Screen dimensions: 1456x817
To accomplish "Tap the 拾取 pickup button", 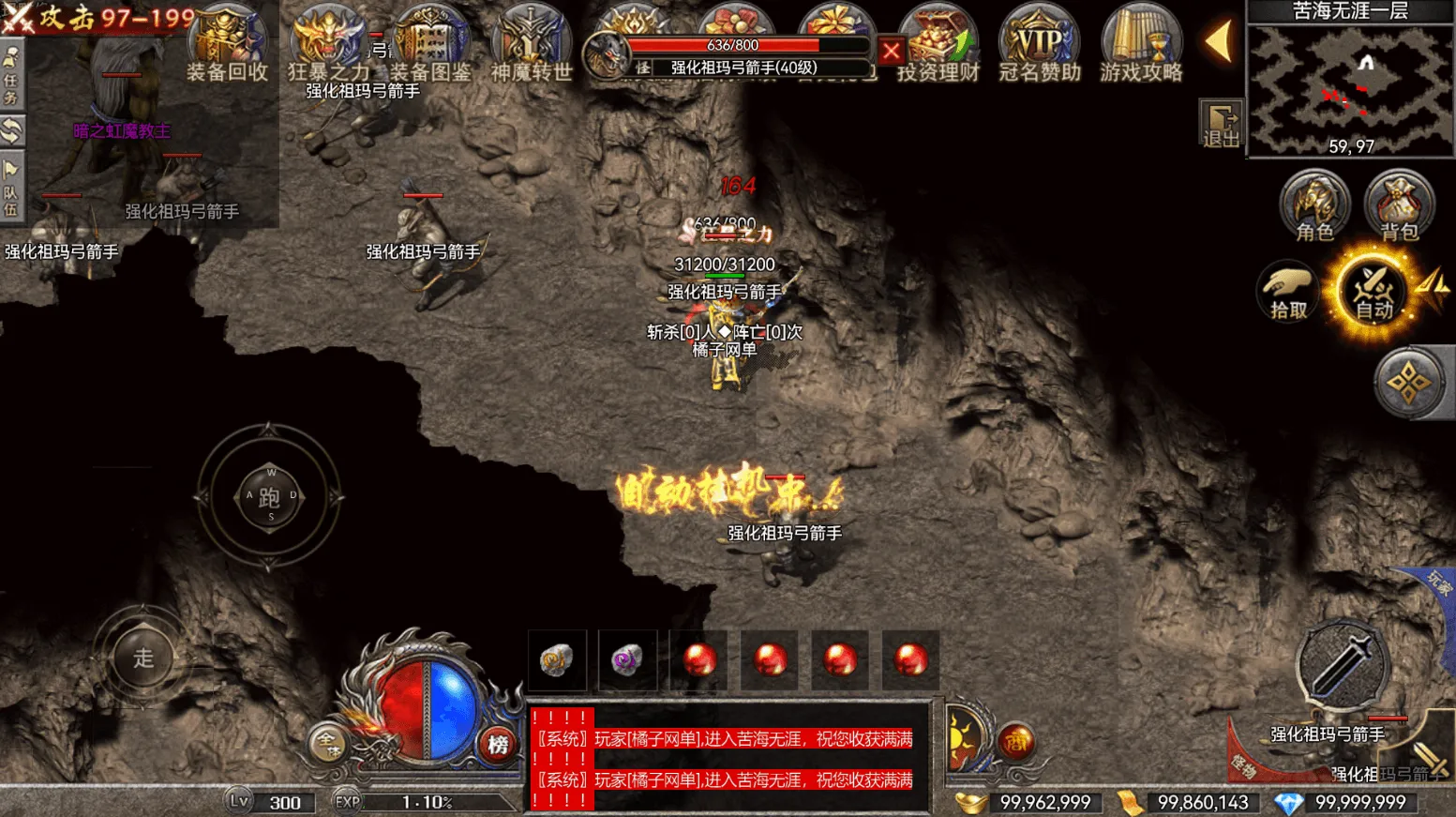I will click(x=1288, y=293).
